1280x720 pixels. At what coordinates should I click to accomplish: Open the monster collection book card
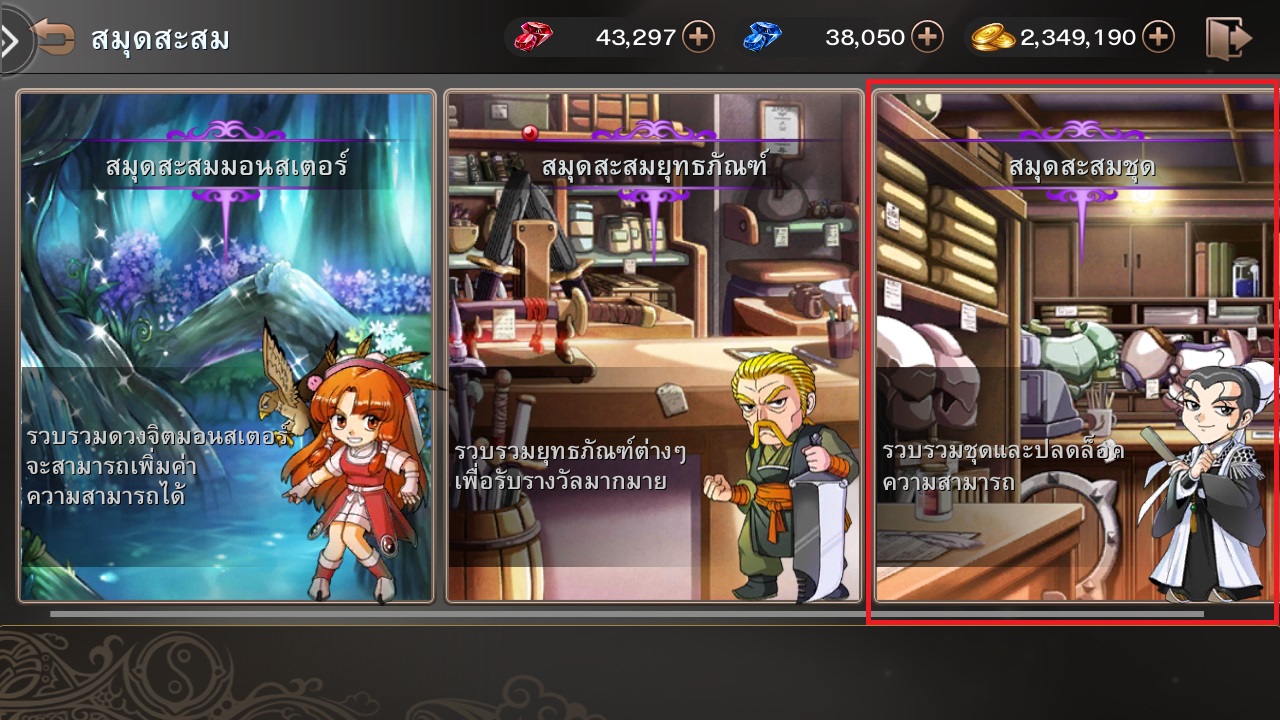(x=226, y=346)
